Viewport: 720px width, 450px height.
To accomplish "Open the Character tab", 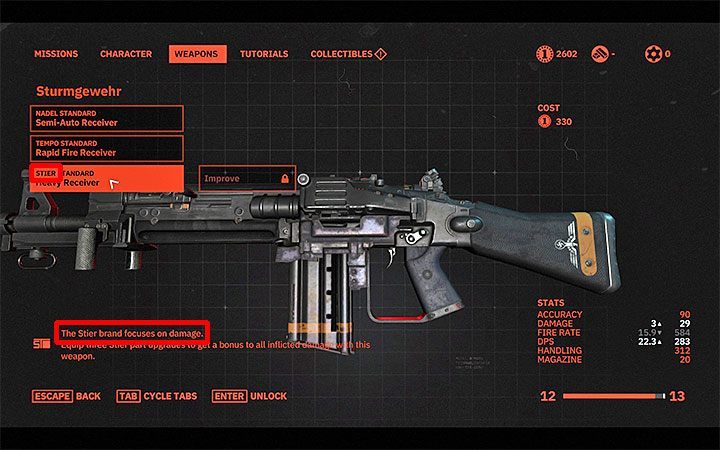I will tap(126, 54).
